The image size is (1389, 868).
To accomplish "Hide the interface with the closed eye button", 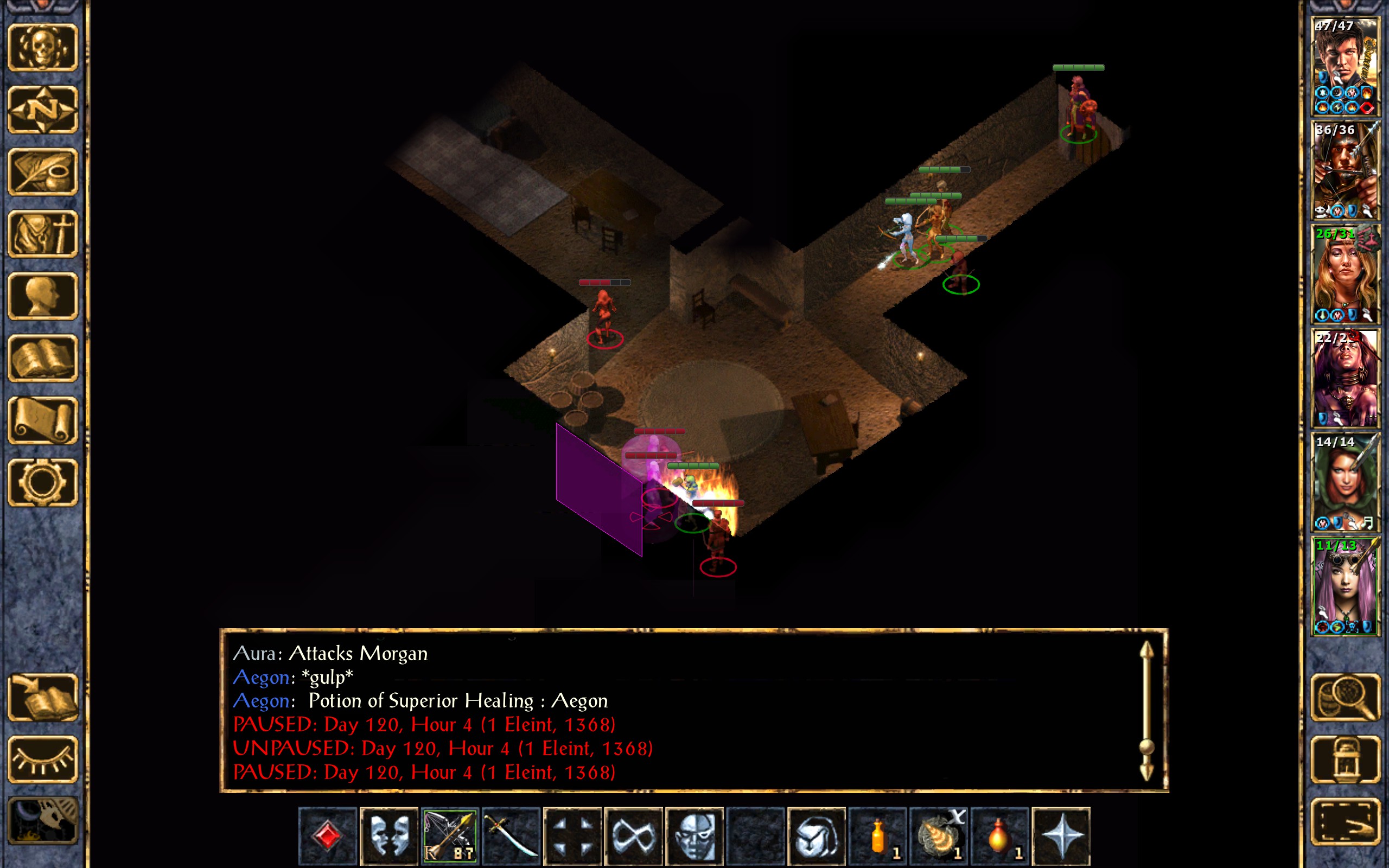I will [x=42, y=759].
